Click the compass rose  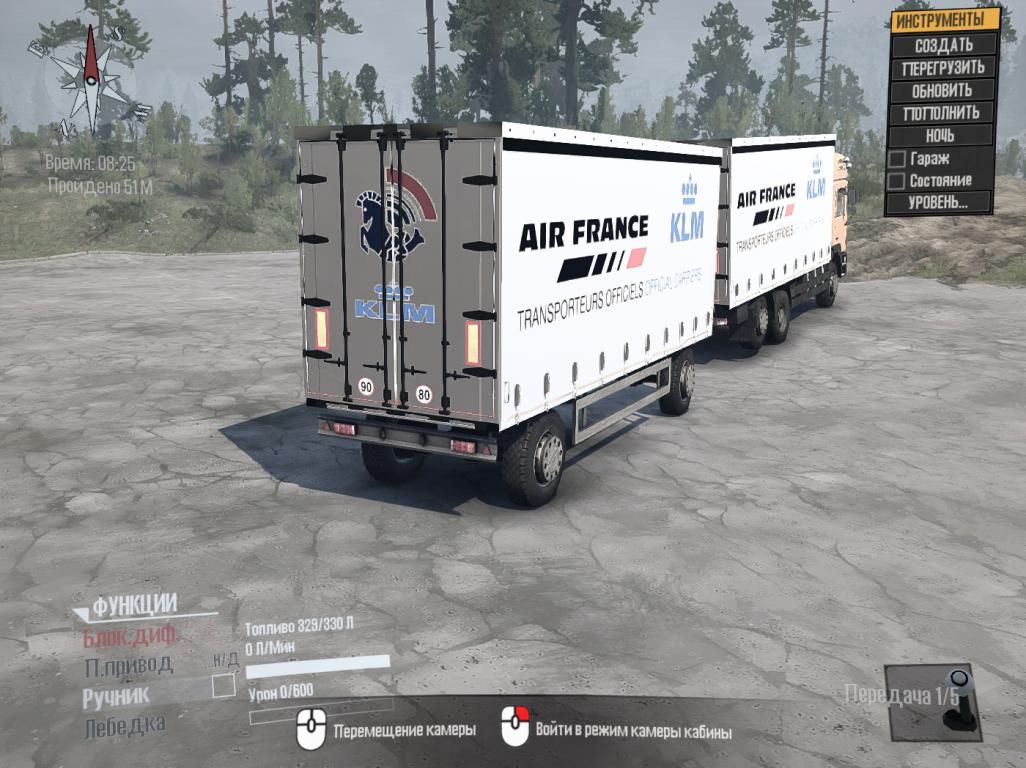[x=90, y=80]
